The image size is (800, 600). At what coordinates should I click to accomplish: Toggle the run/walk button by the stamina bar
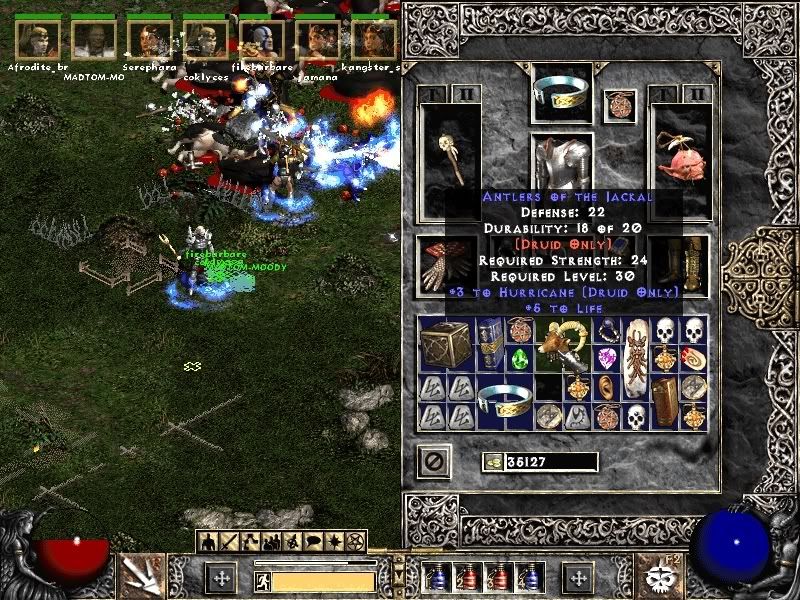[x=261, y=580]
